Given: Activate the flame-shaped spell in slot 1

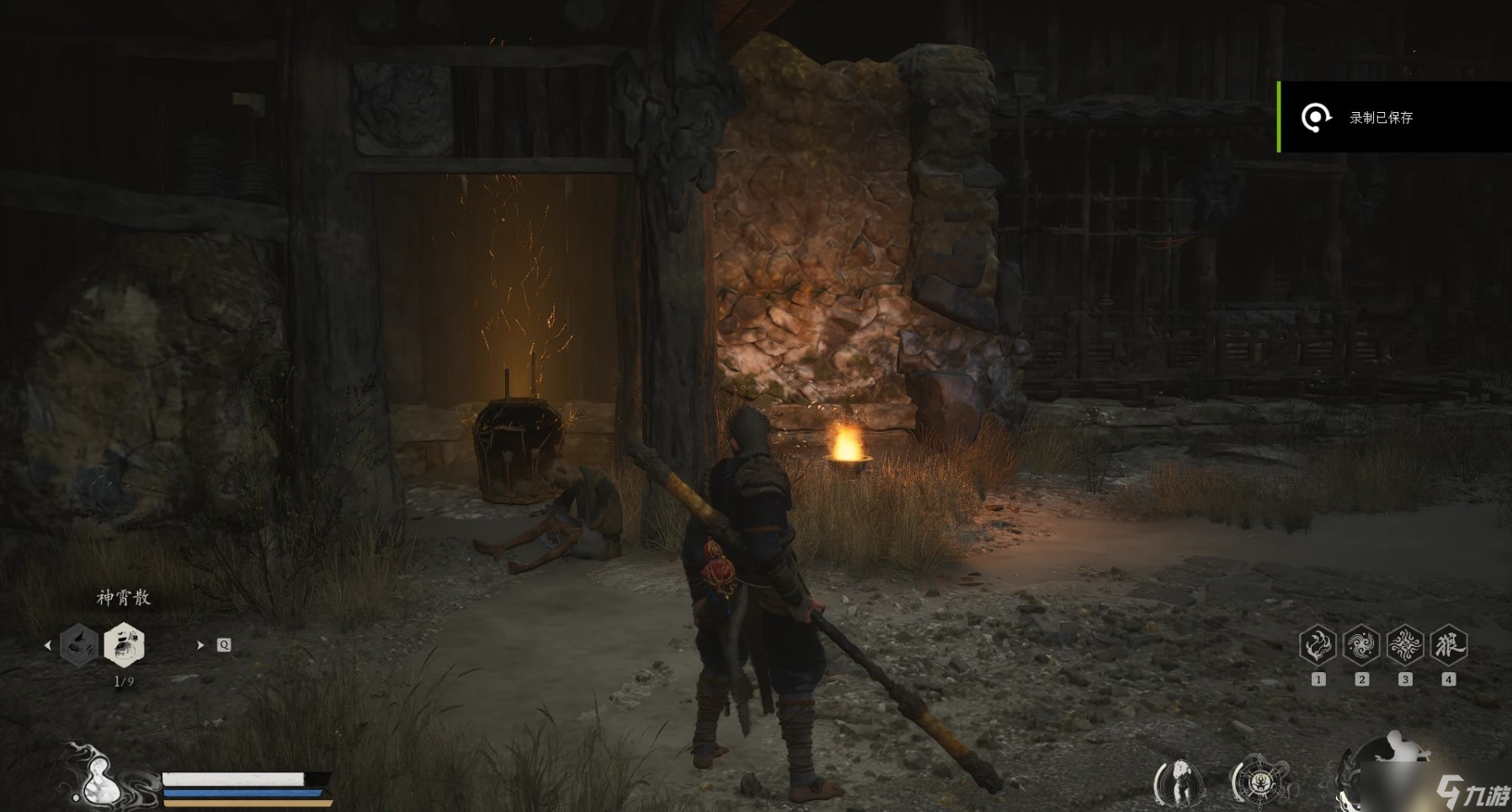Looking at the screenshot, I should [x=1318, y=646].
